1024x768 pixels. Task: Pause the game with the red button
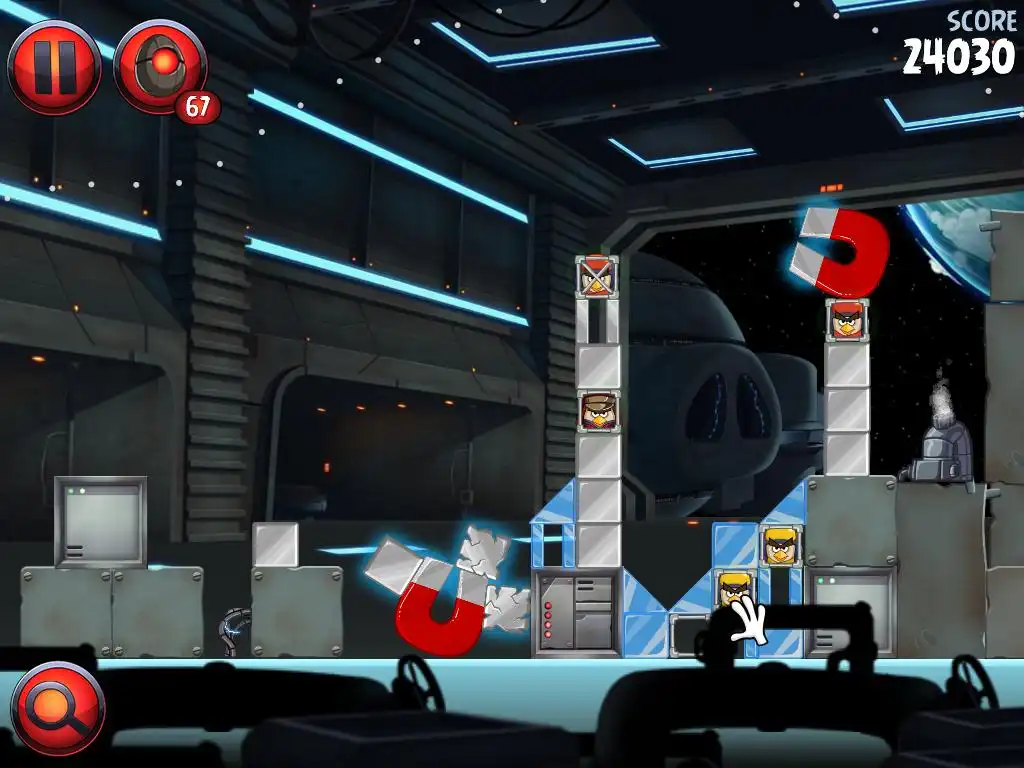(54, 68)
